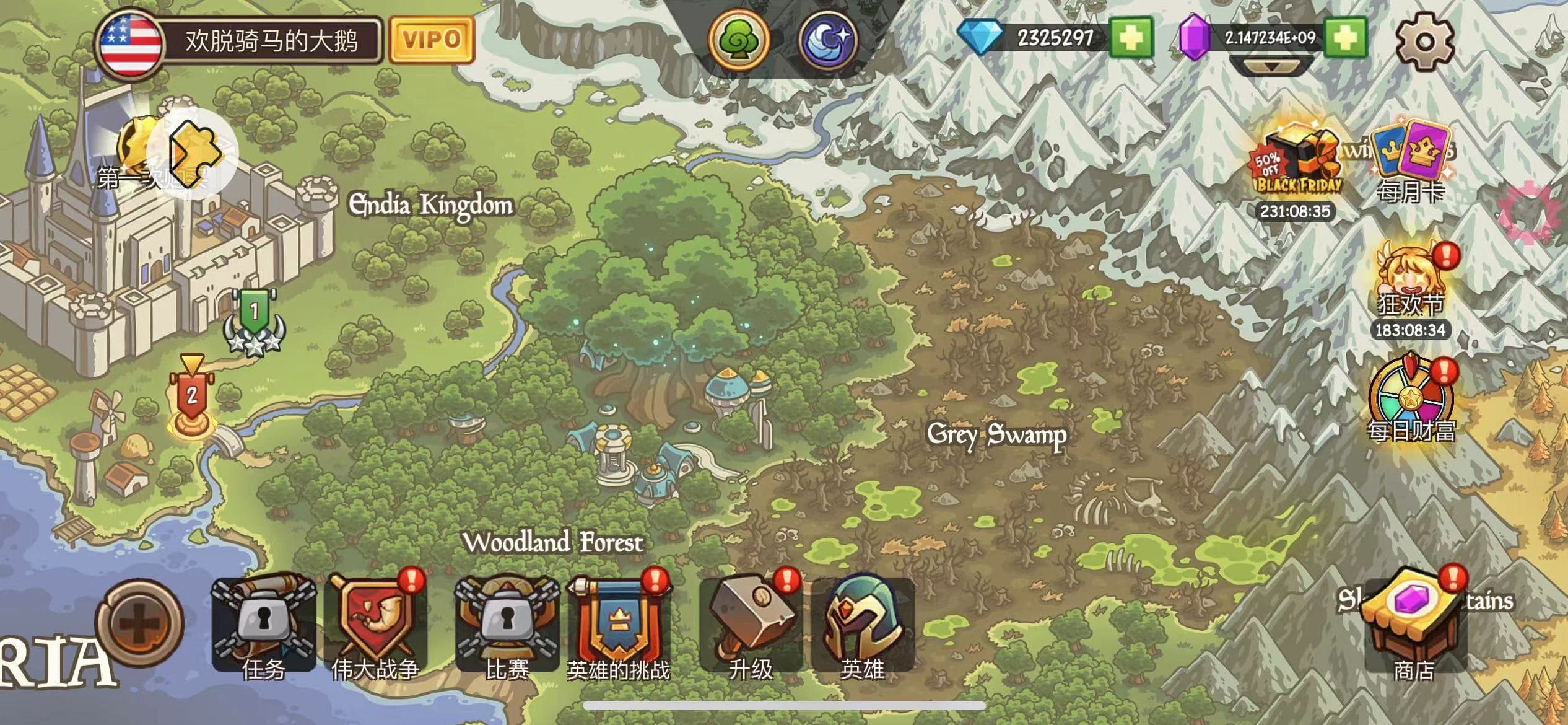Viewport: 1568px width, 725px height.
Task: Add more blue diamonds
Action: pos(1131,38)
